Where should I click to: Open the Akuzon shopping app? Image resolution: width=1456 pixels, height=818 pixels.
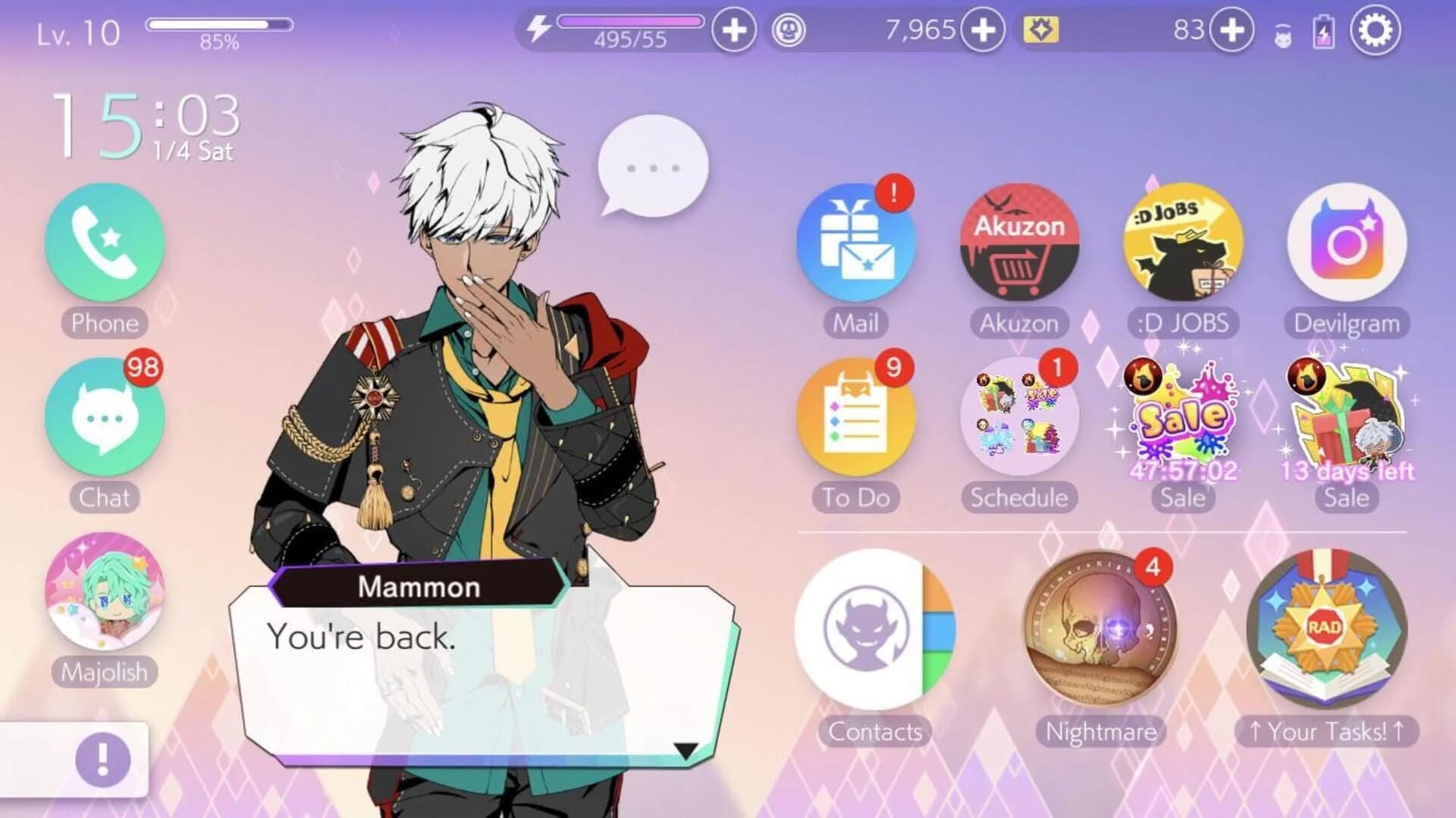click(x=1018, y=243)
